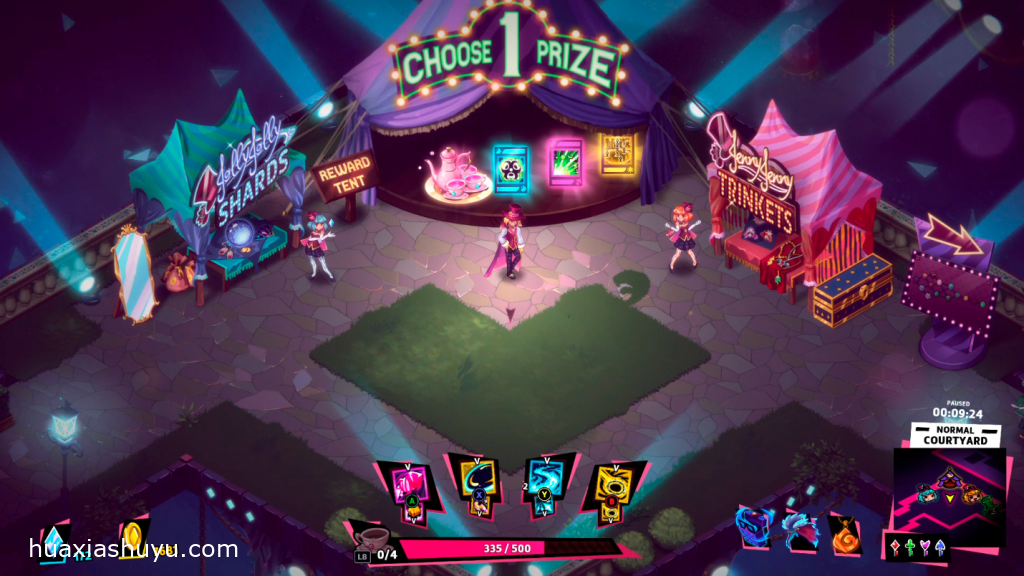Pick the blue-framed card prize
1024x576 pixels.
click(x=511, y=166)
